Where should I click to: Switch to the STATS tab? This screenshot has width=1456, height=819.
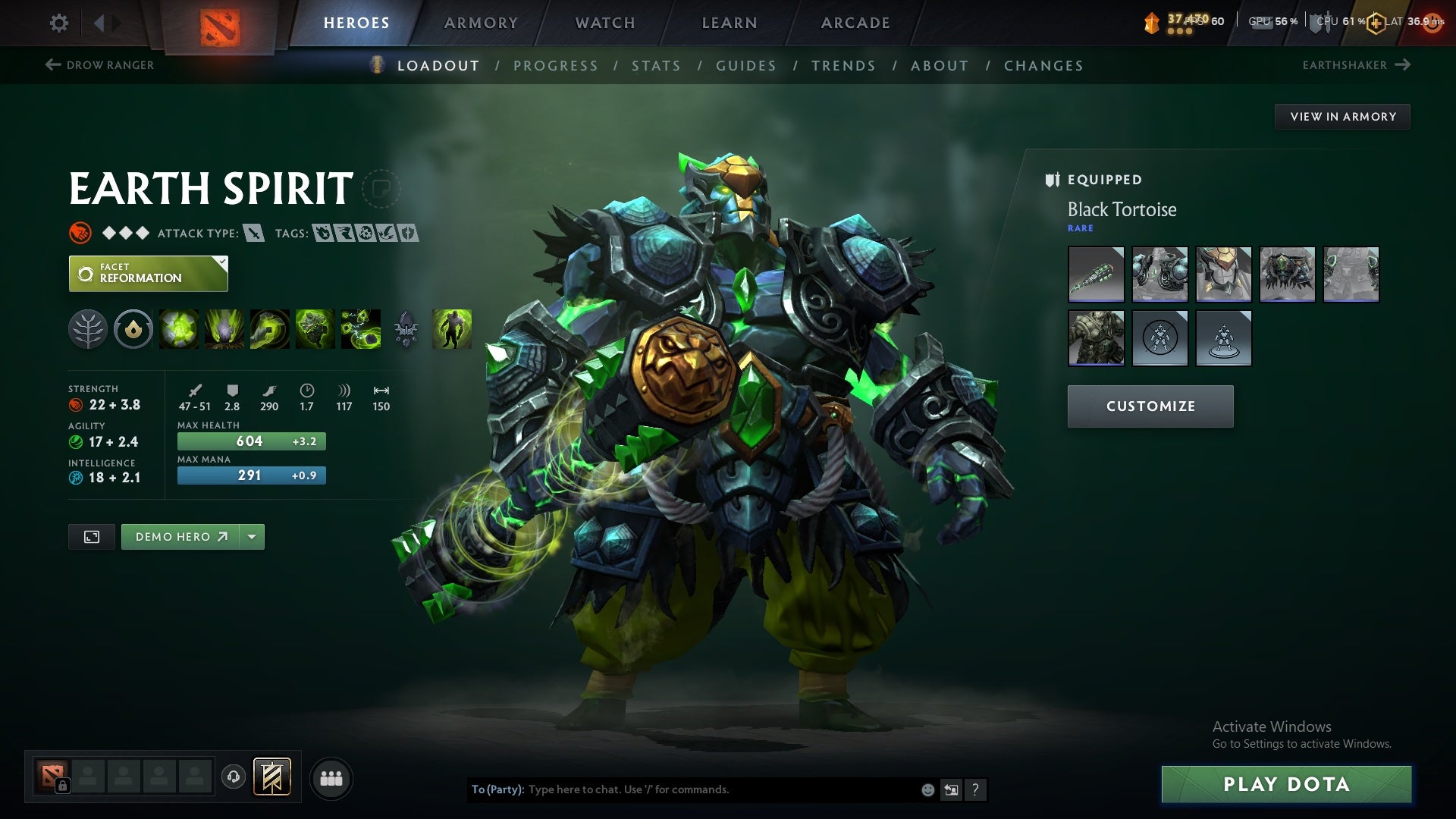click(657, 66)
